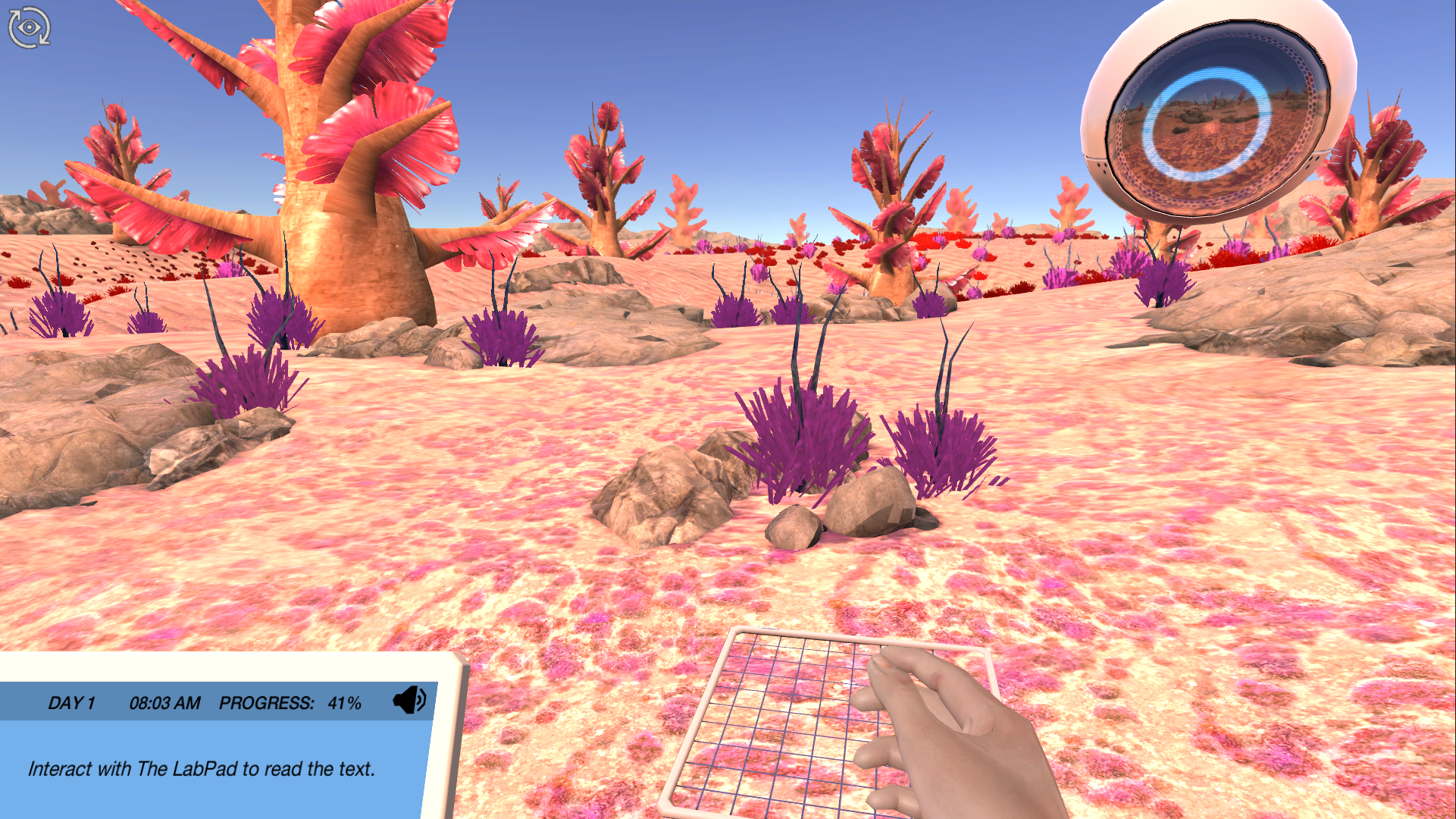The width and height of the screenshot is (1456, 819).
Task: Click the DAY 1 indicator on the LabPad
Action: coord(71,702)
